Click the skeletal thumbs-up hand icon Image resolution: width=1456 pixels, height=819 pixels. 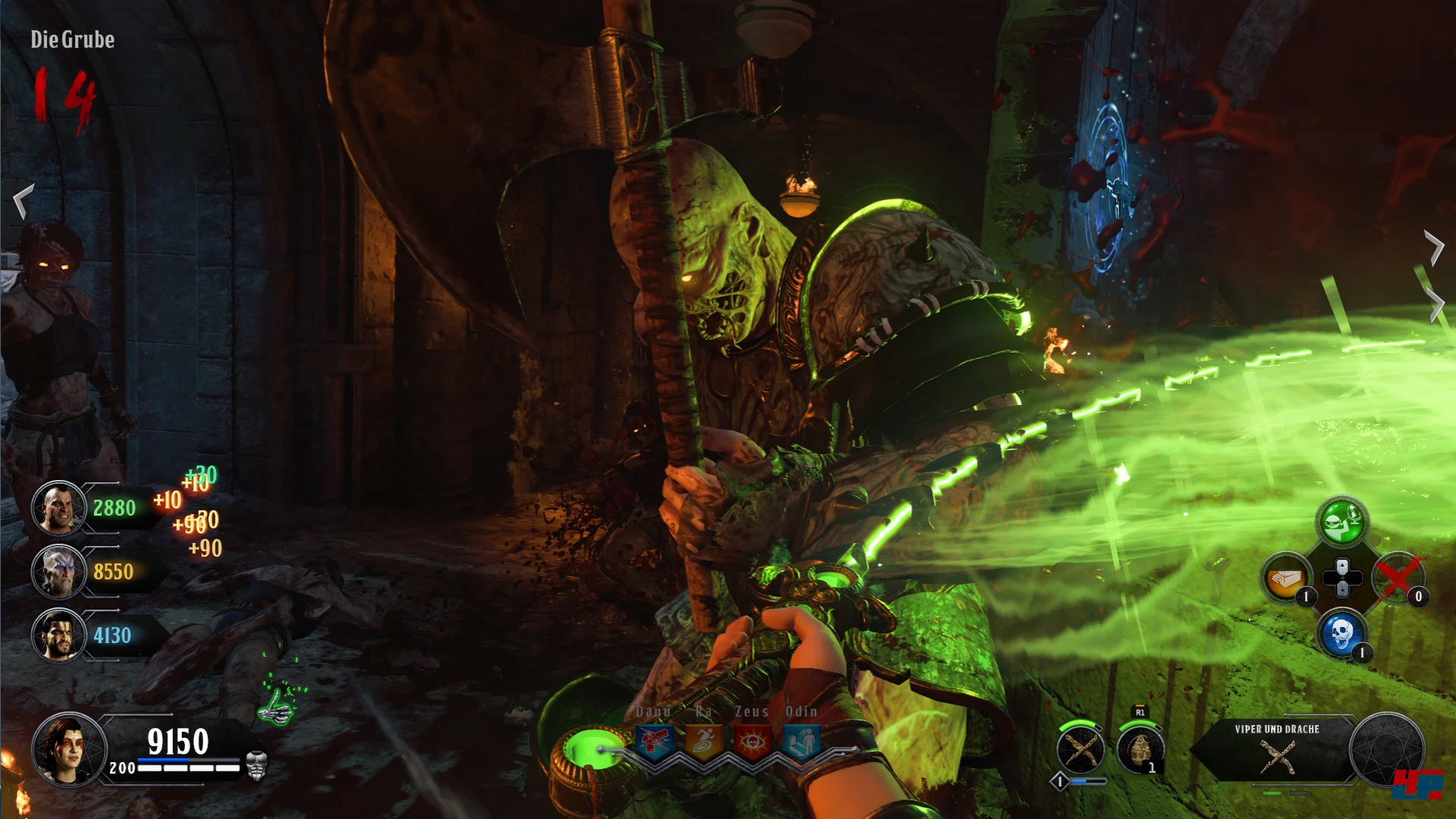point(275,705)
